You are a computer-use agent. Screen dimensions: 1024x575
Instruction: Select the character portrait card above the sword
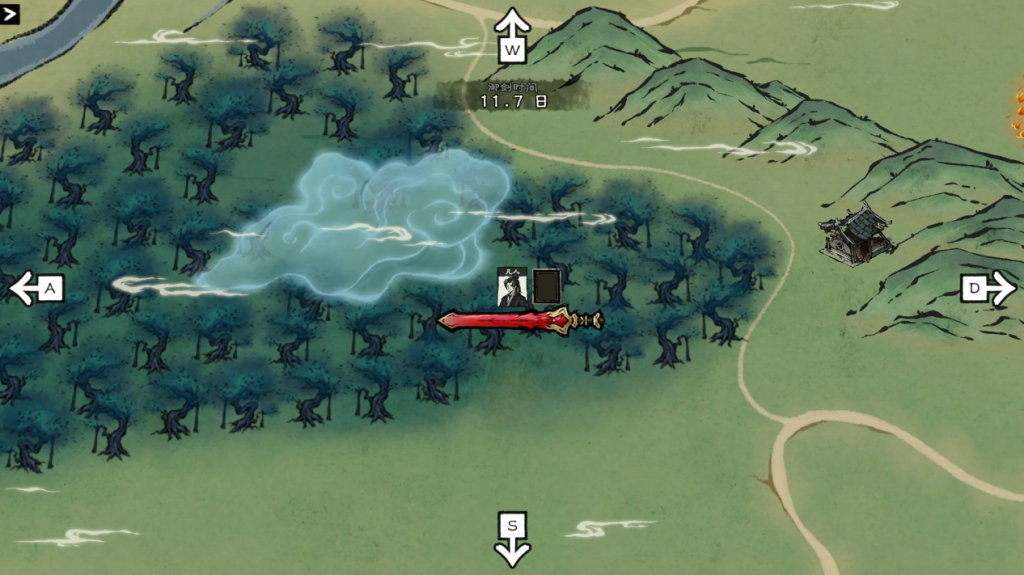(x=513, y=288)
